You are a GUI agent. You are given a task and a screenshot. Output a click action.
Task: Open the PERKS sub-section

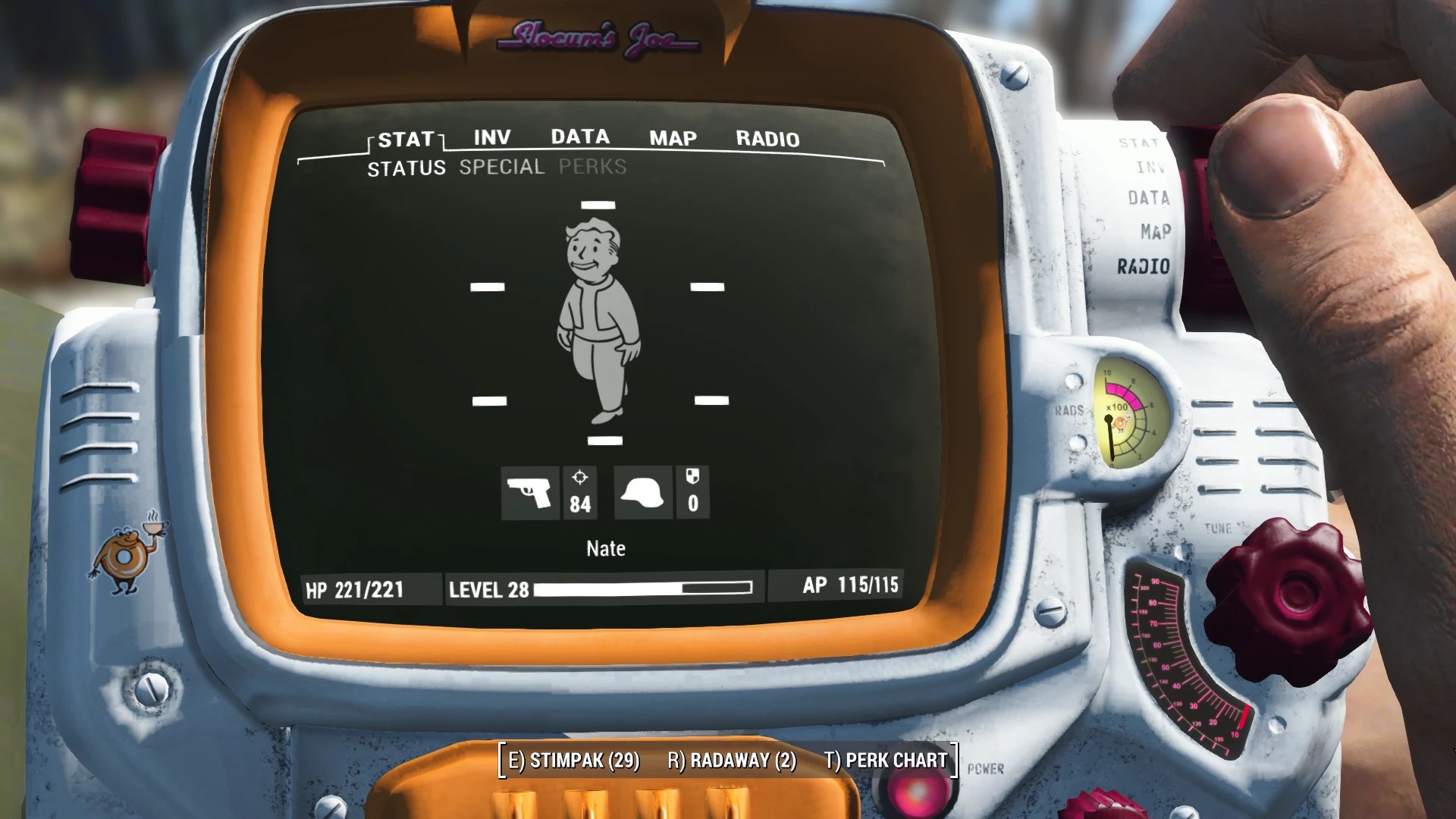(x=591, y=167)
